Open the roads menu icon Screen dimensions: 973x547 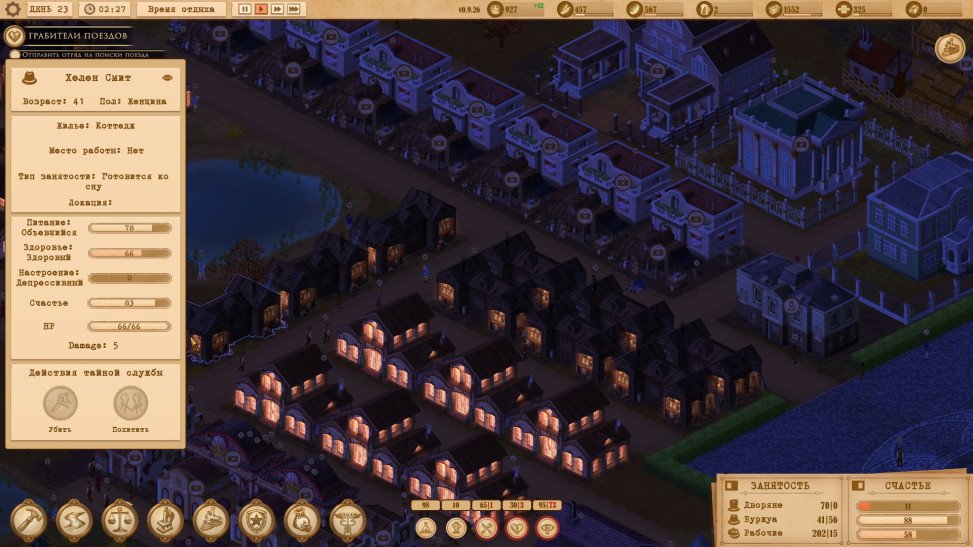(x=73, y=520)
